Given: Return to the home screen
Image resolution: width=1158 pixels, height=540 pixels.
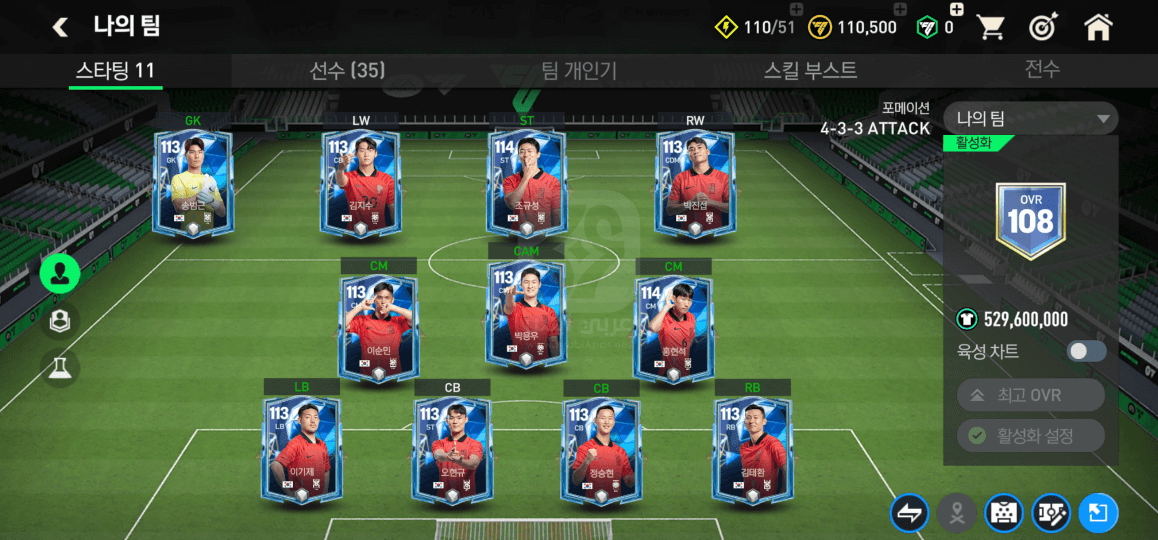Looking at the screenshot, I should (1098, 27).
